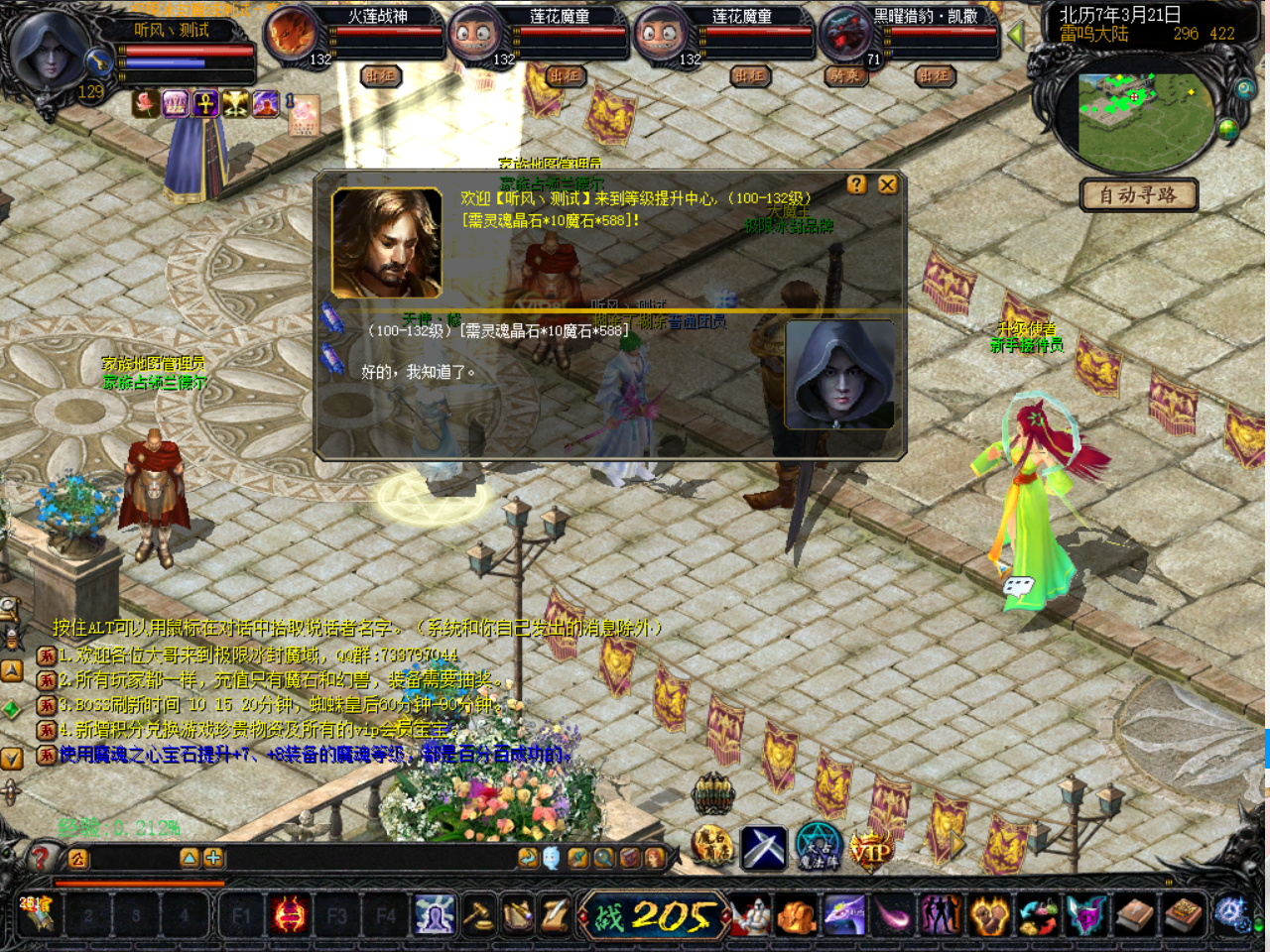Image resolution: width=1270 pixels, height=952 pixels.
Task: Activate the red skill icon in the F2 hotkey slot
Action: [289, 915]
